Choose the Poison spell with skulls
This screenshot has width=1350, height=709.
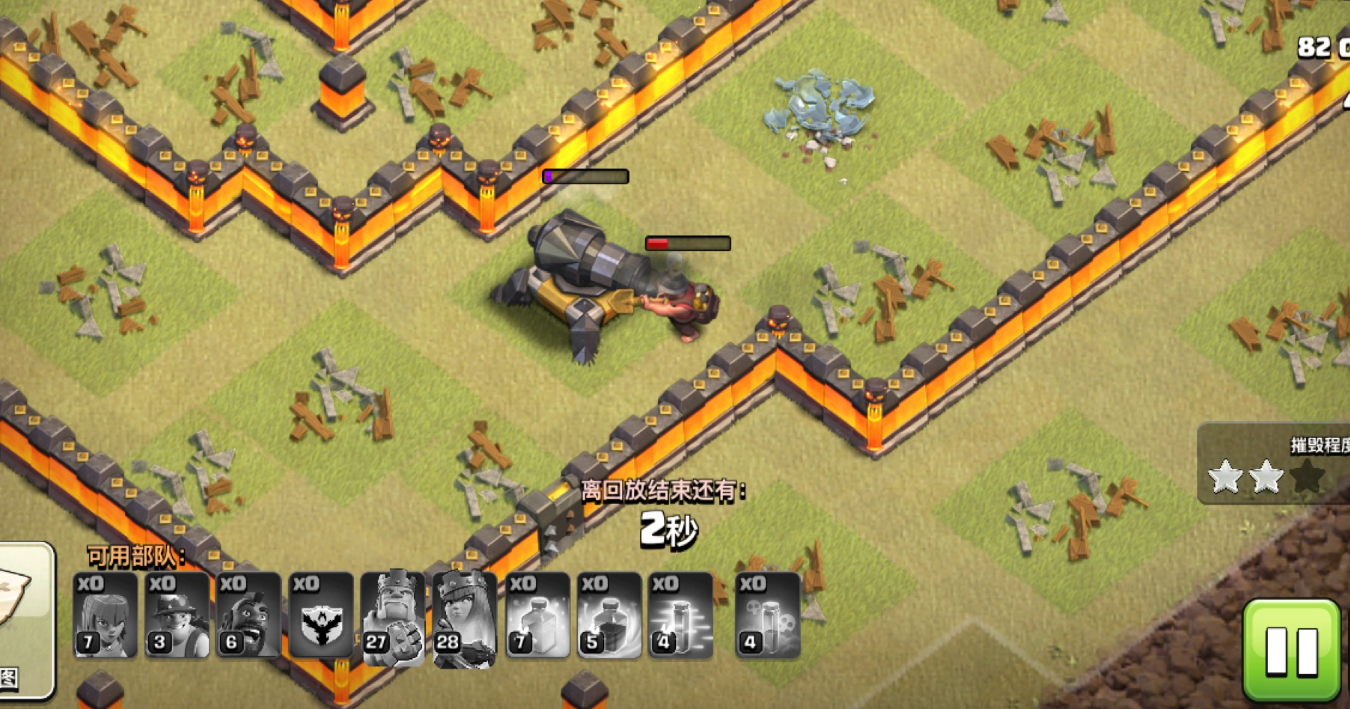tap(767, 615)
